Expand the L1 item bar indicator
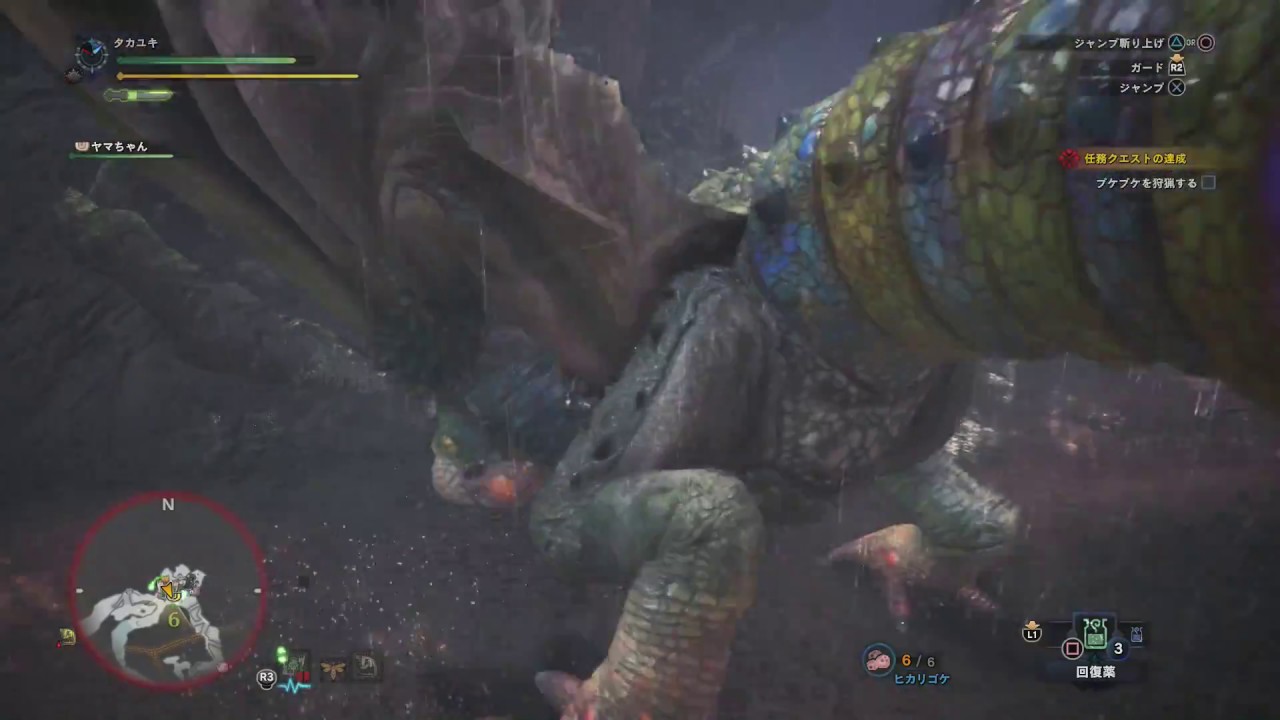1280x720 pixels. [x=1031, y=632]
